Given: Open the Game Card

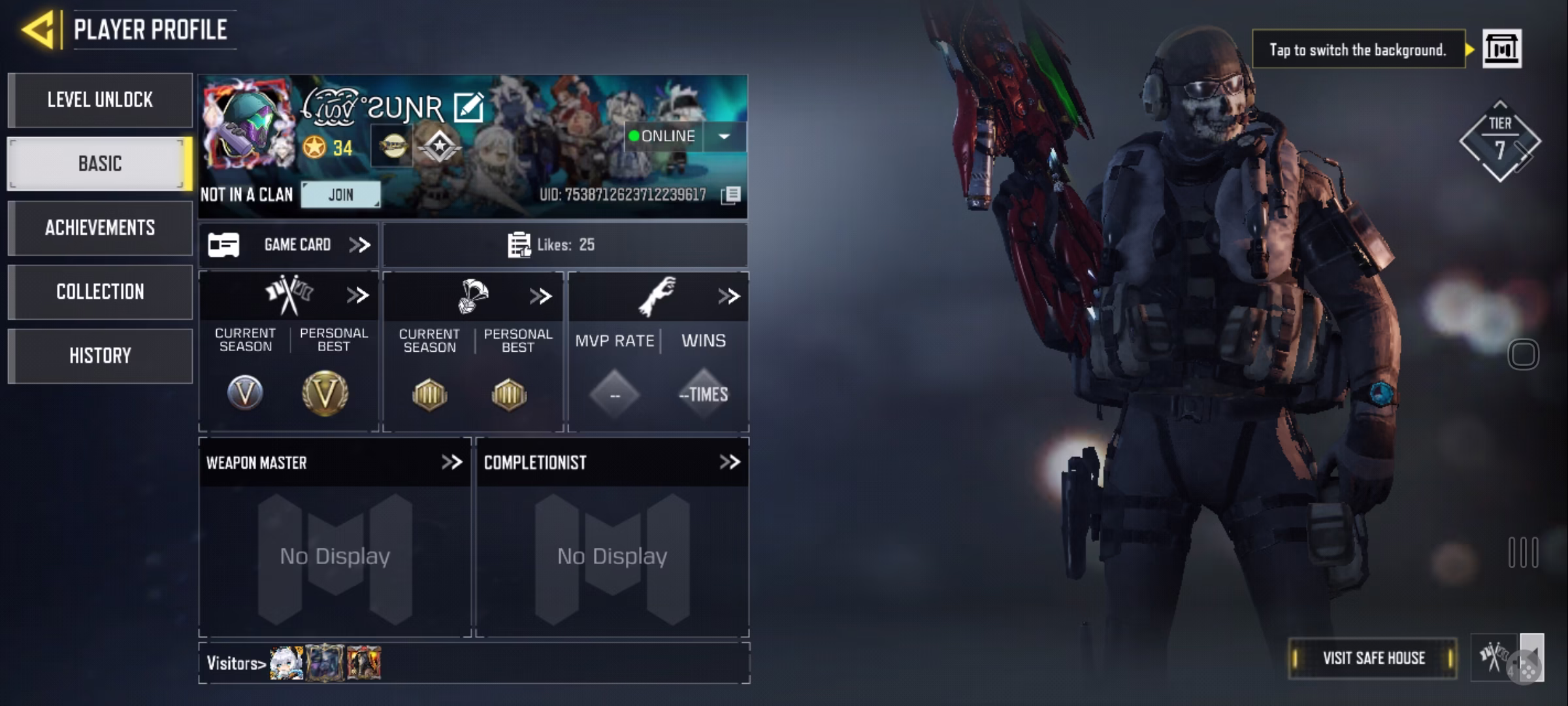Looking at the screenshot, I should coord(289,245).
